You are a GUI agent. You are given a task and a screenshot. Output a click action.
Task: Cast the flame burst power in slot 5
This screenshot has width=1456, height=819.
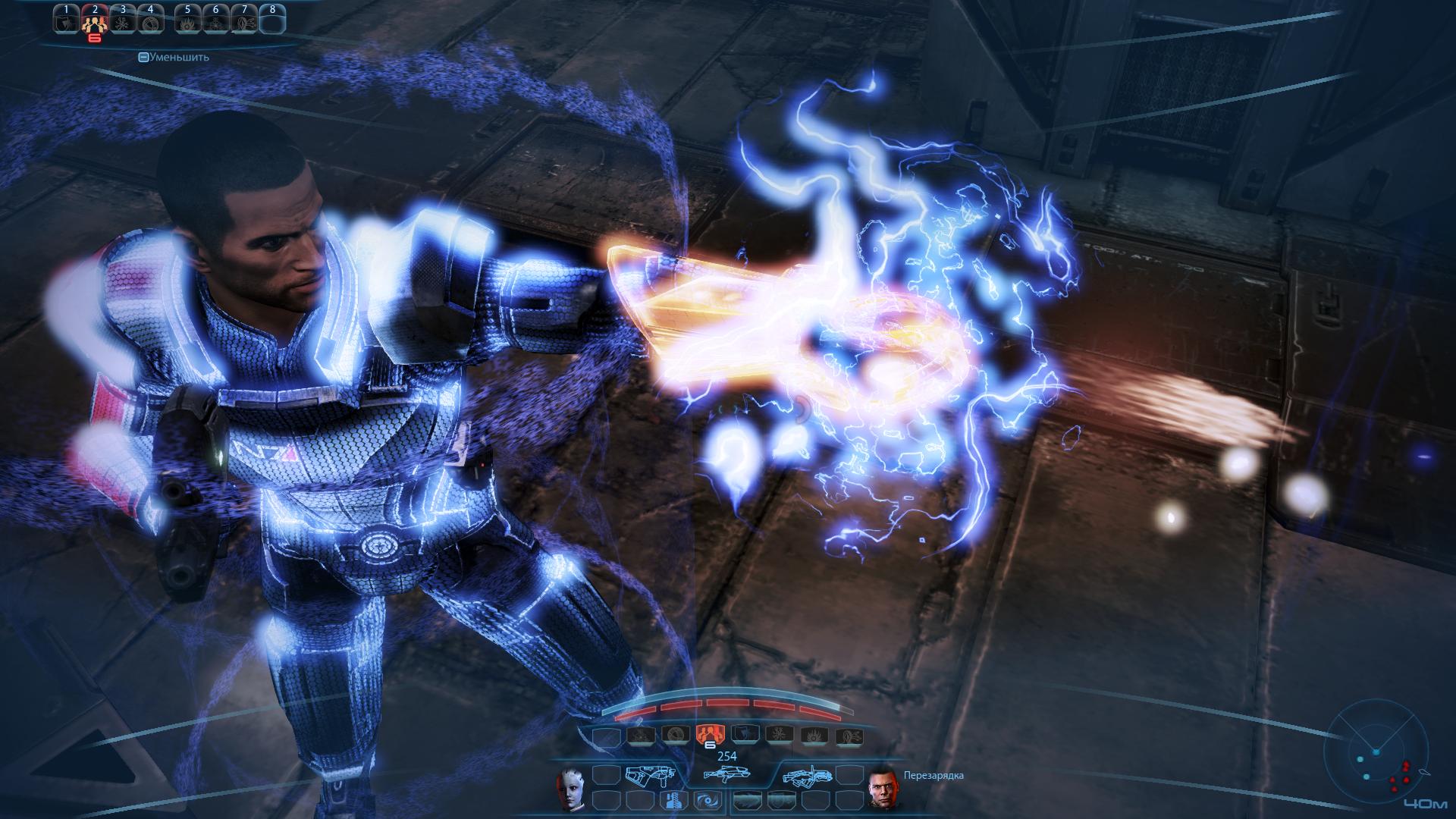pyautogui.click(x=187, y=23)
